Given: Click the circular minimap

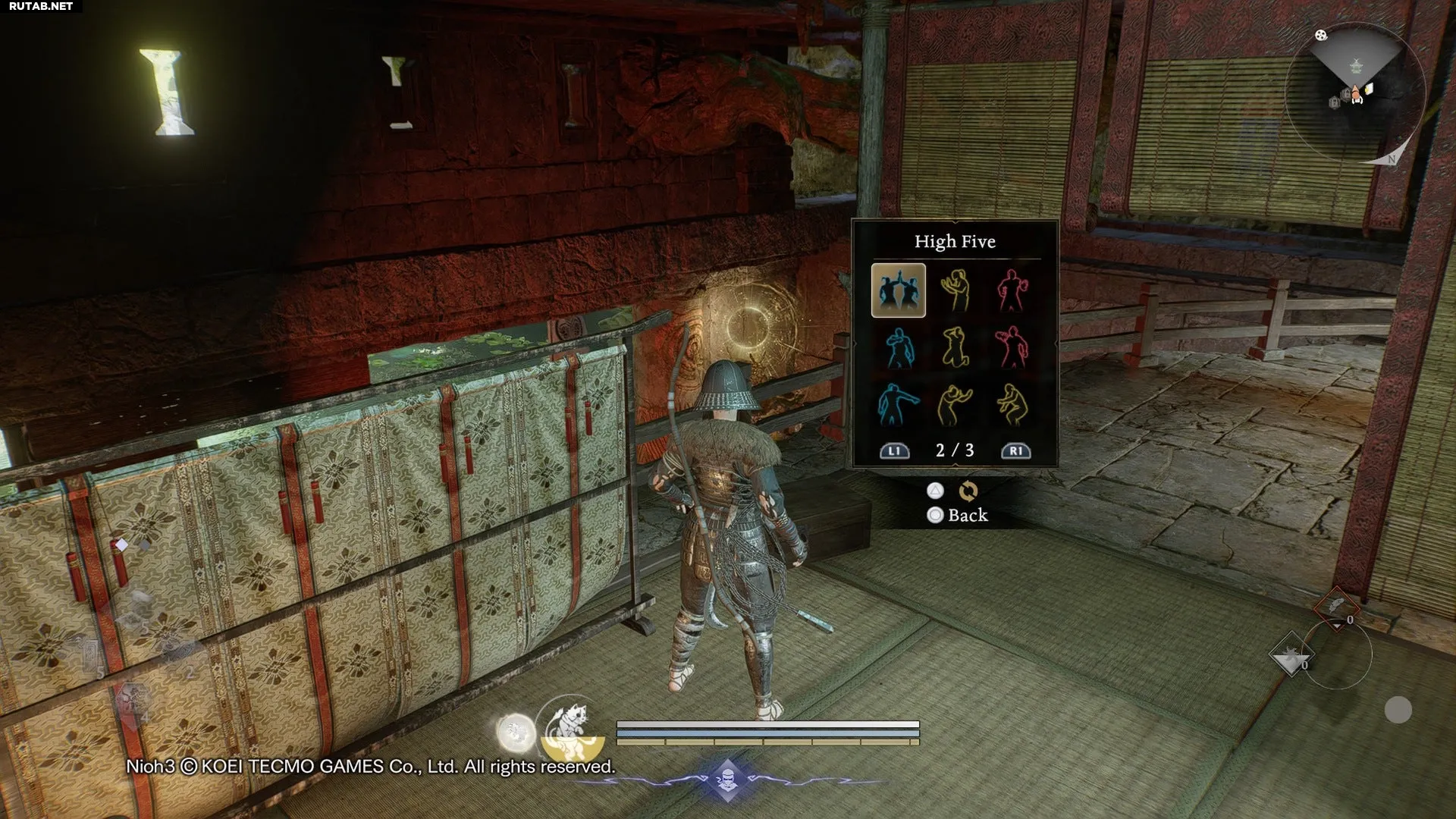Looking at the screenshot, I should [x=1355, y=93].
